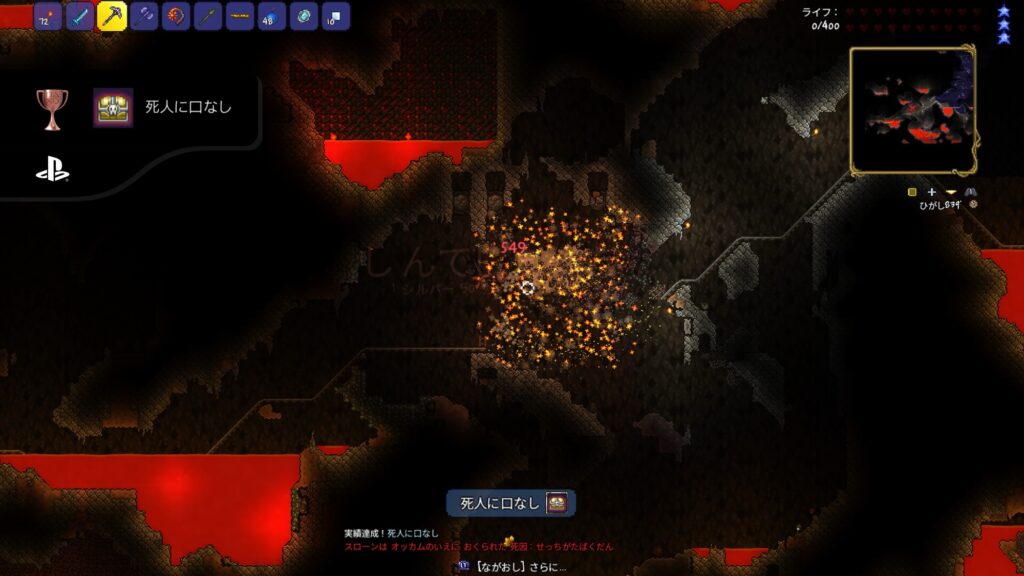Select the blue sword hotbar slot
Screen dimensions: 1024x576
(80, 17)
